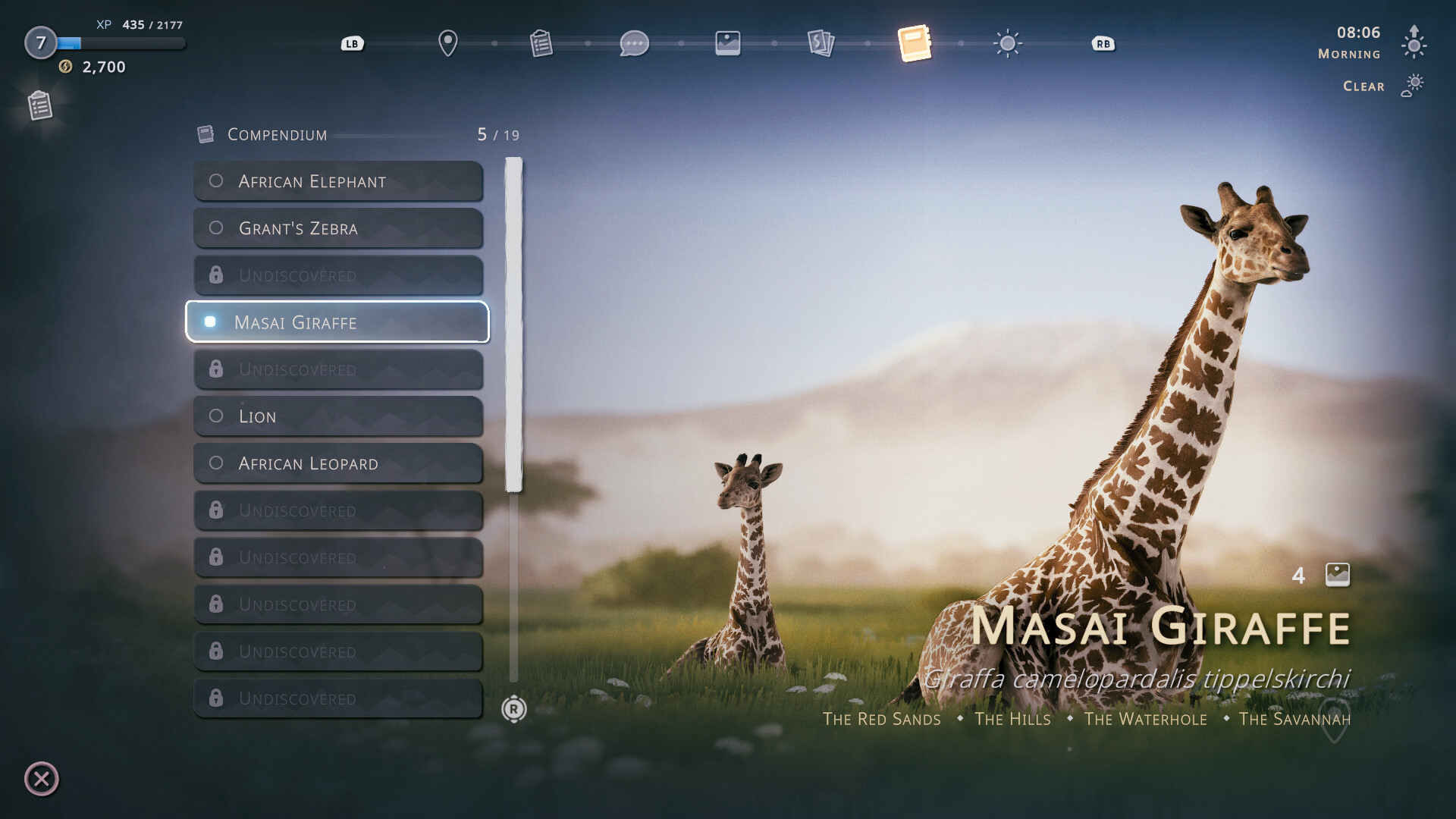View the giraffe's photo count icon
The height and width of the screenshot is (819, 1456).
pos(1337,575)
